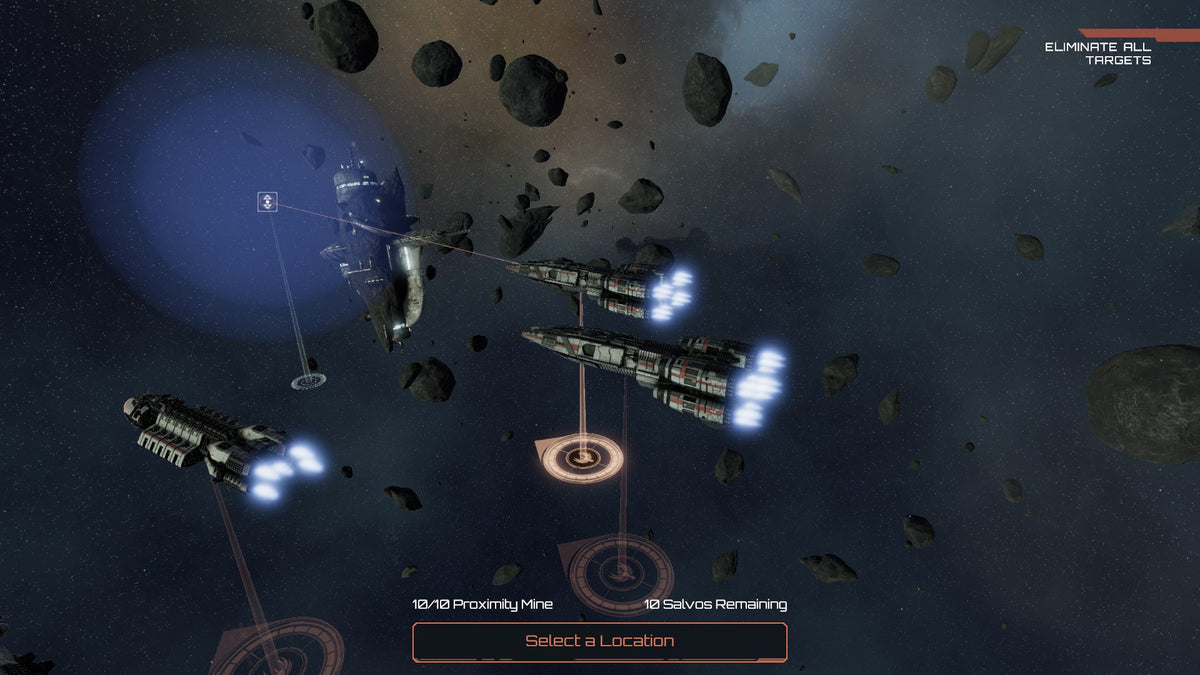Open the Eliminate All Targets objective tracker

click(1098, 53)
